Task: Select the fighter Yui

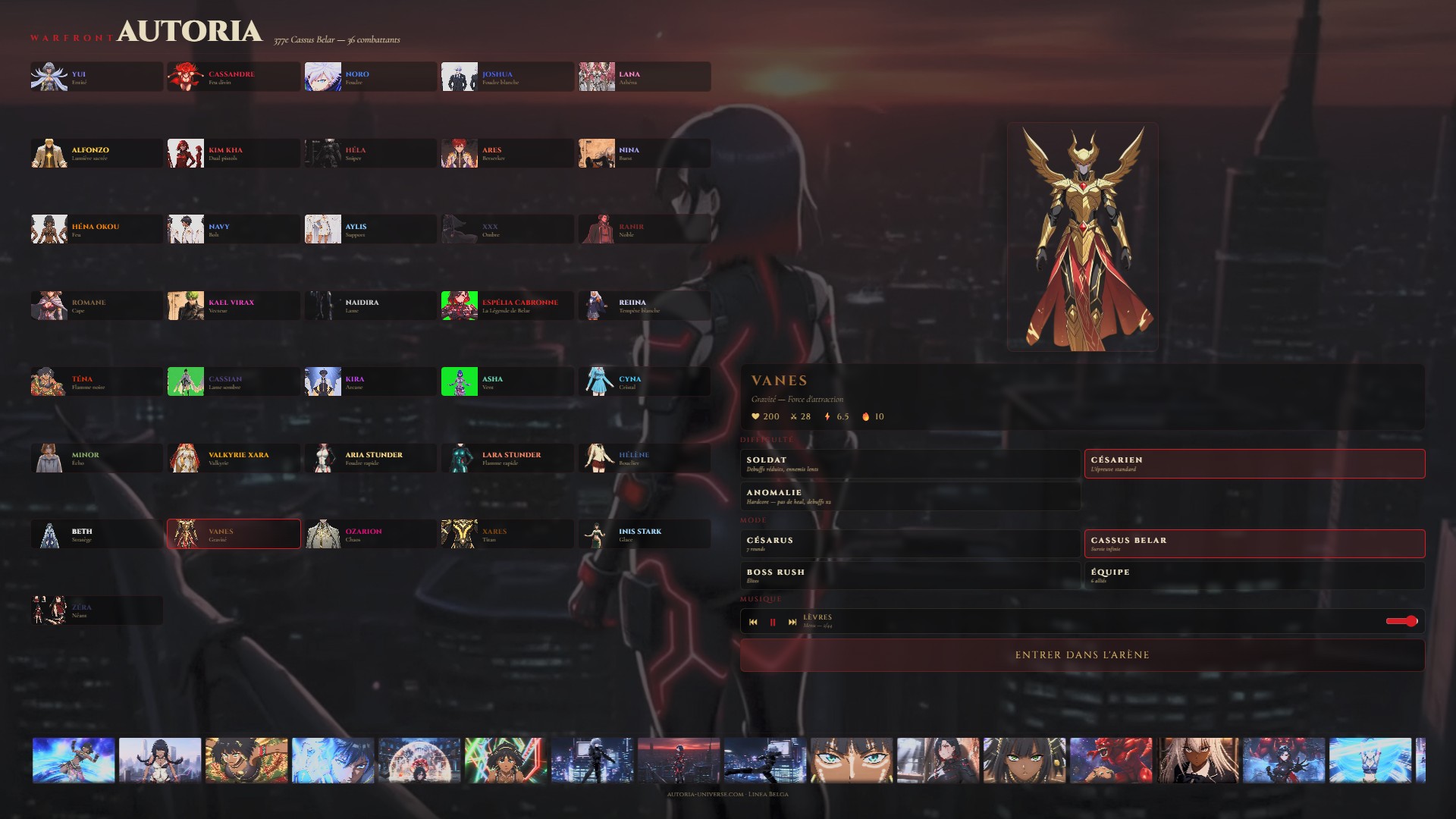Action: click(x=97, y=77)
